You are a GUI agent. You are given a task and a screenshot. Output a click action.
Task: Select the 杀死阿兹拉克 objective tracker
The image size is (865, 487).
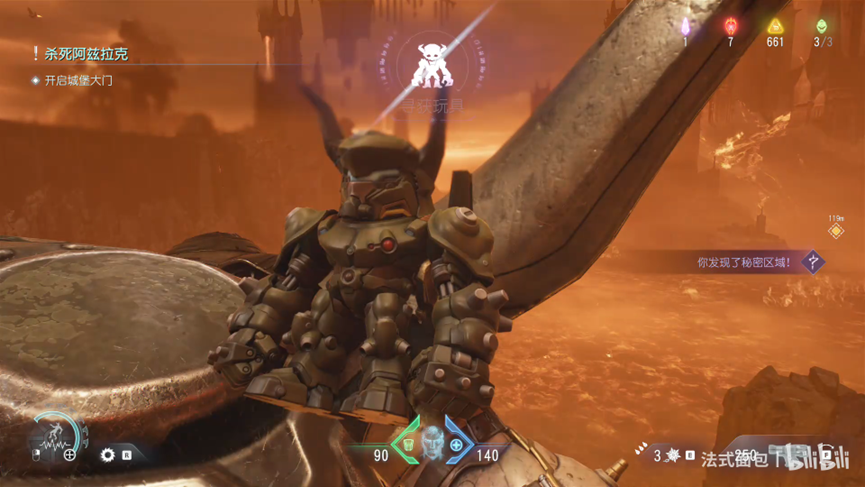(x=85, y=54)
